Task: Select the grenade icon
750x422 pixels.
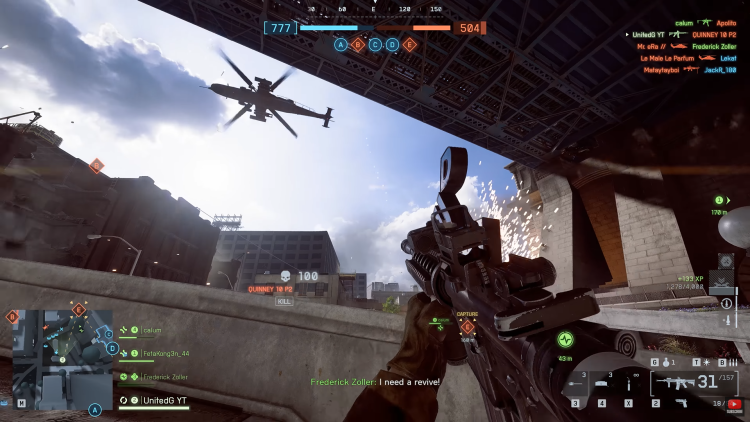Action: [667, 361]
